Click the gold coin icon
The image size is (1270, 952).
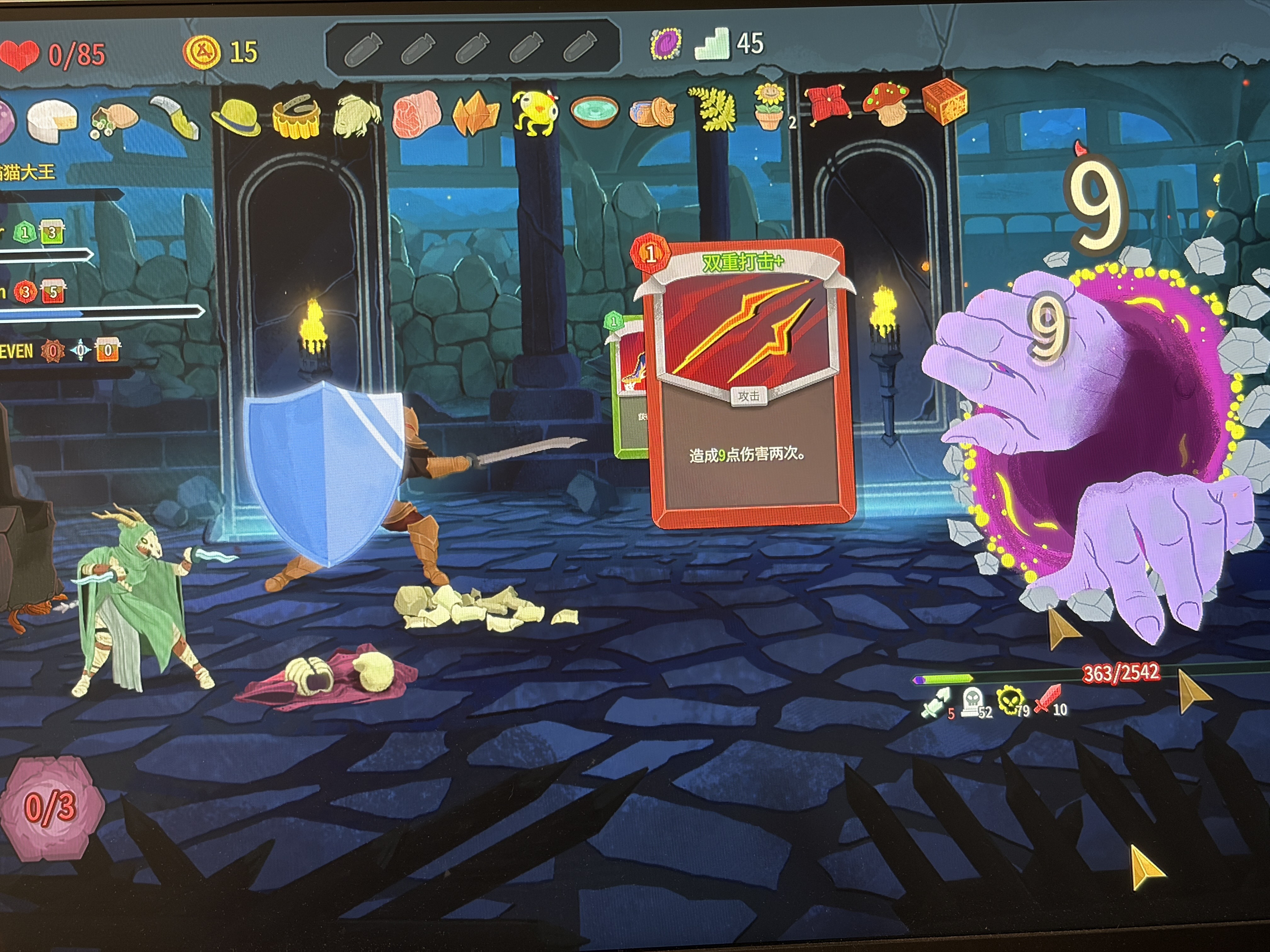pos(202,52)
